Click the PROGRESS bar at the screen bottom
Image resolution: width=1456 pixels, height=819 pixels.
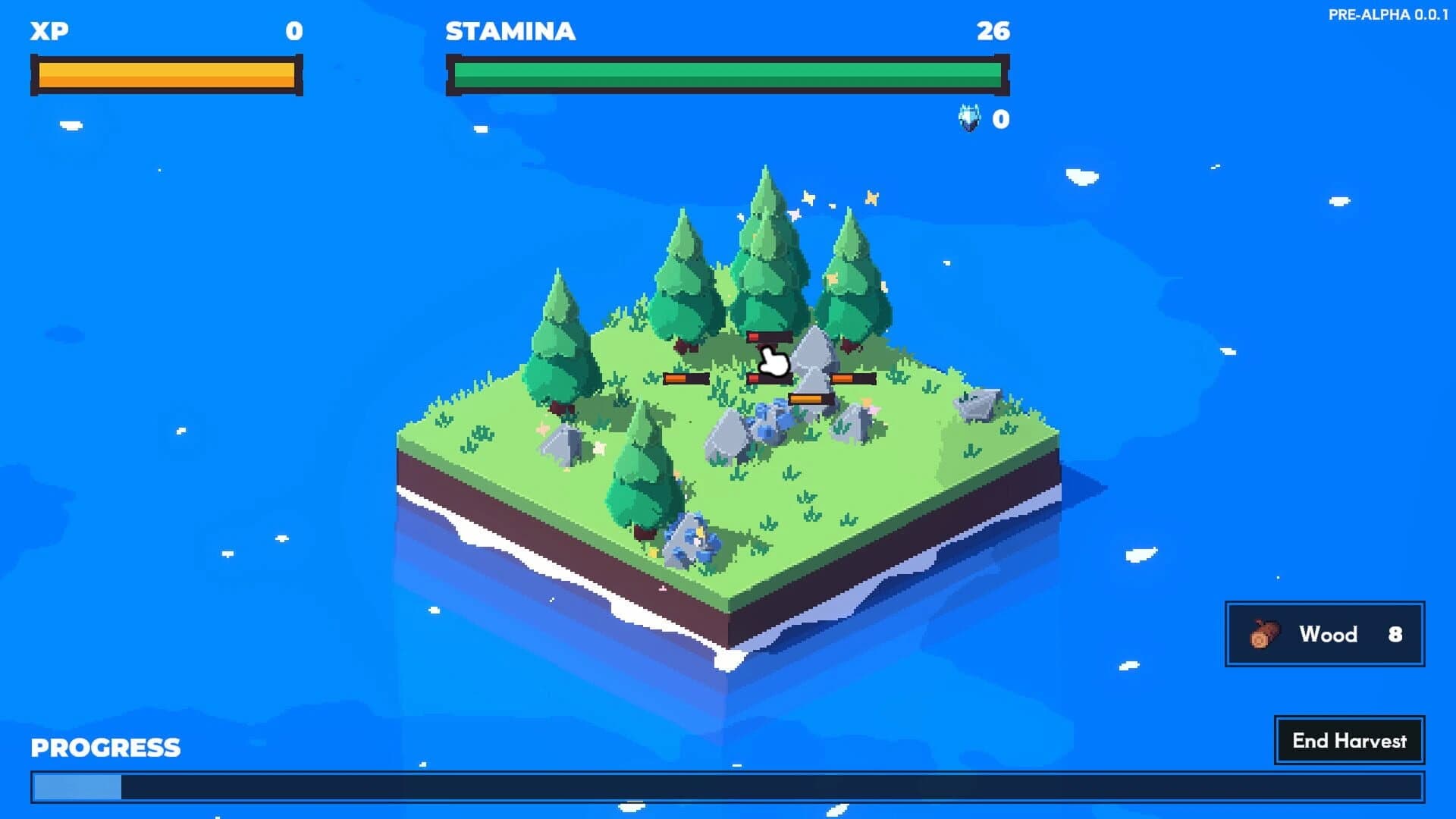728,789
